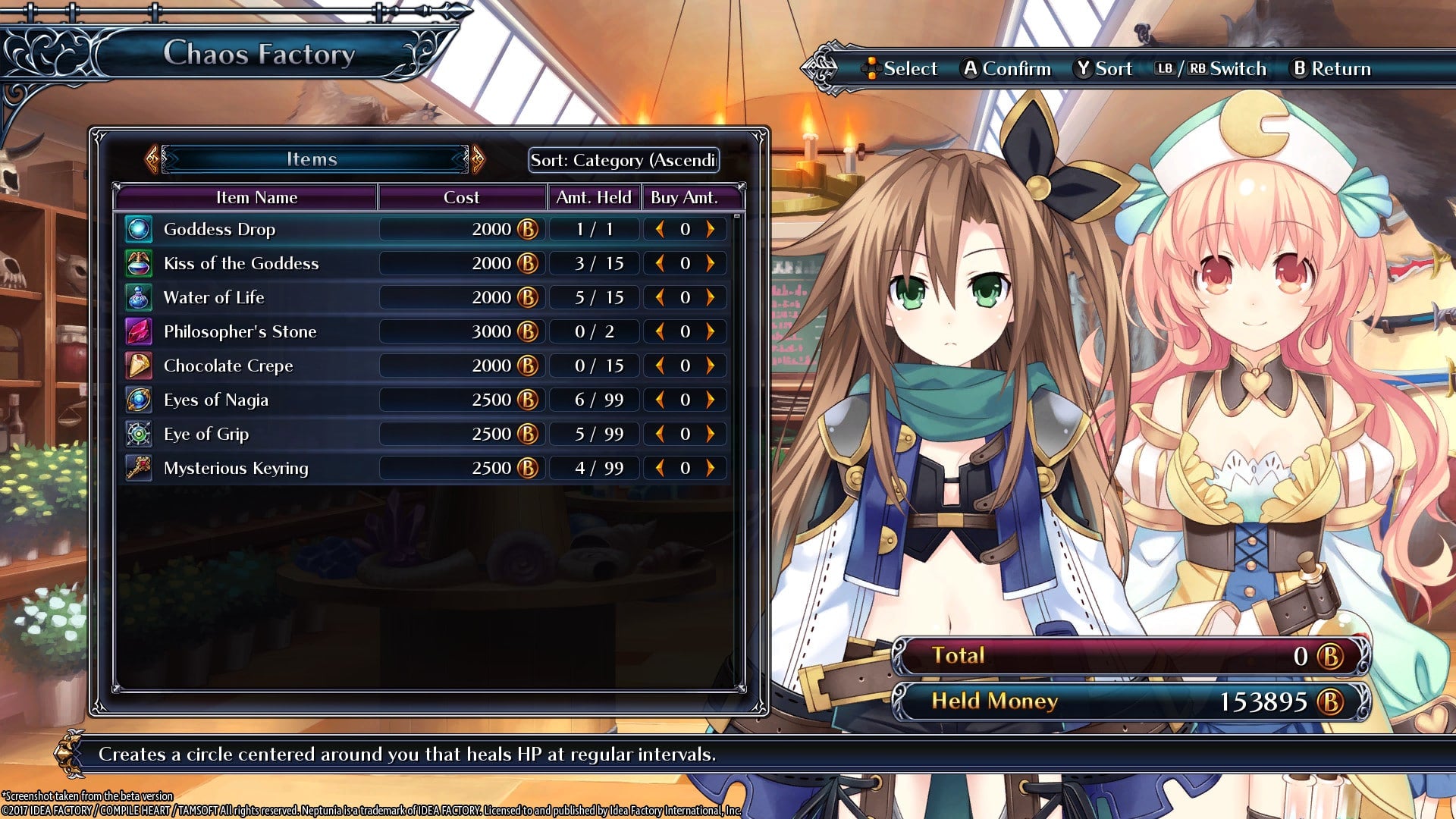Click the Kiss of the Goddess potion icon

click(x=139, y=262)
